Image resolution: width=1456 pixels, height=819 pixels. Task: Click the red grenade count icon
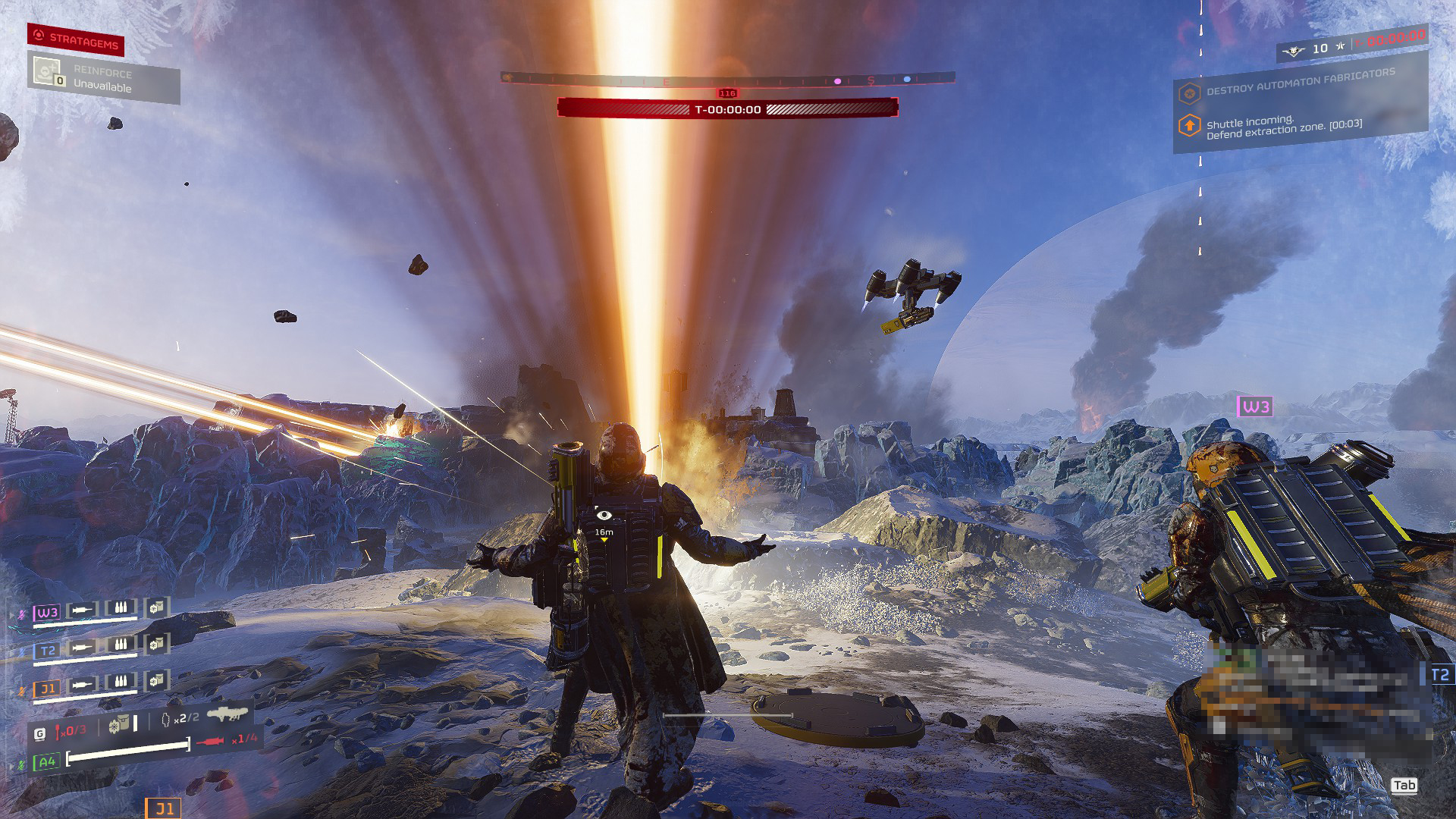[x=59, y=731]
